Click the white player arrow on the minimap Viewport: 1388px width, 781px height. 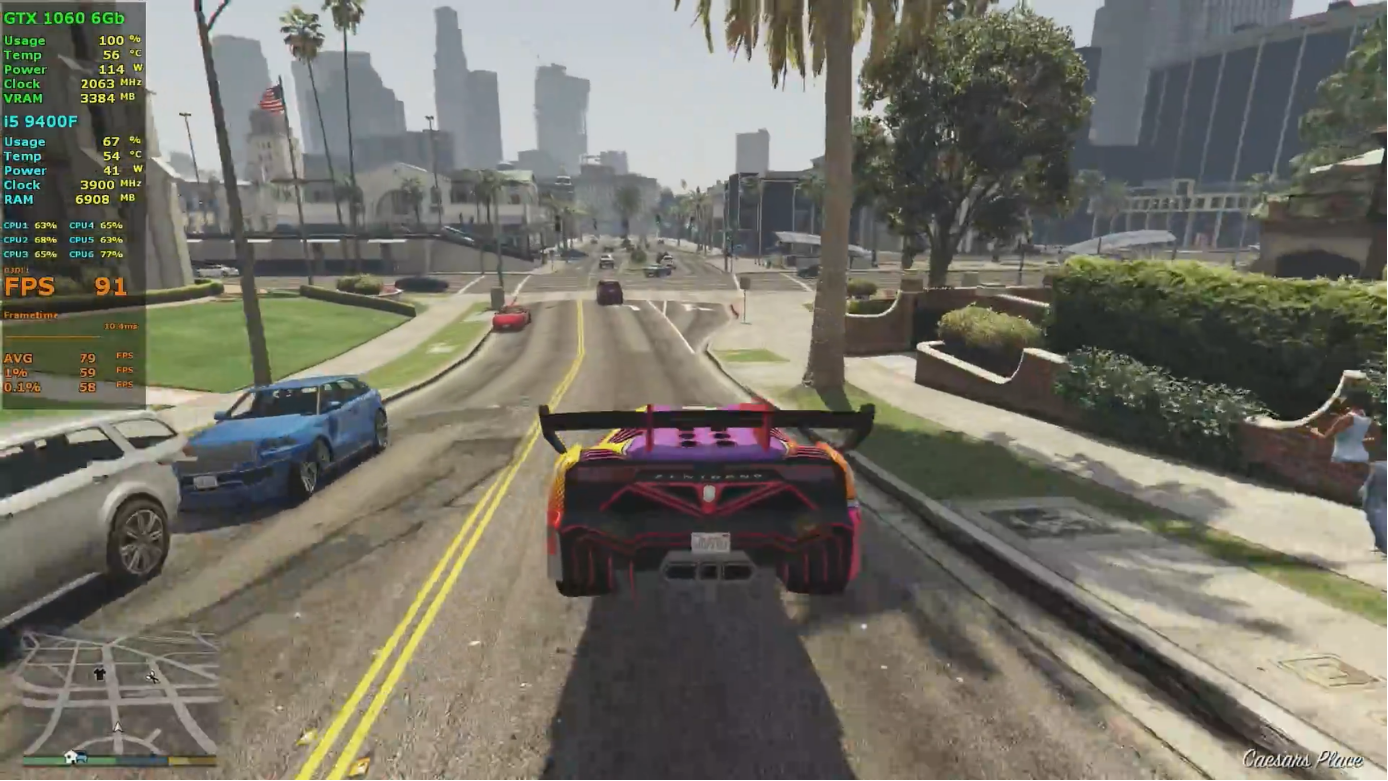pos(117,727)
